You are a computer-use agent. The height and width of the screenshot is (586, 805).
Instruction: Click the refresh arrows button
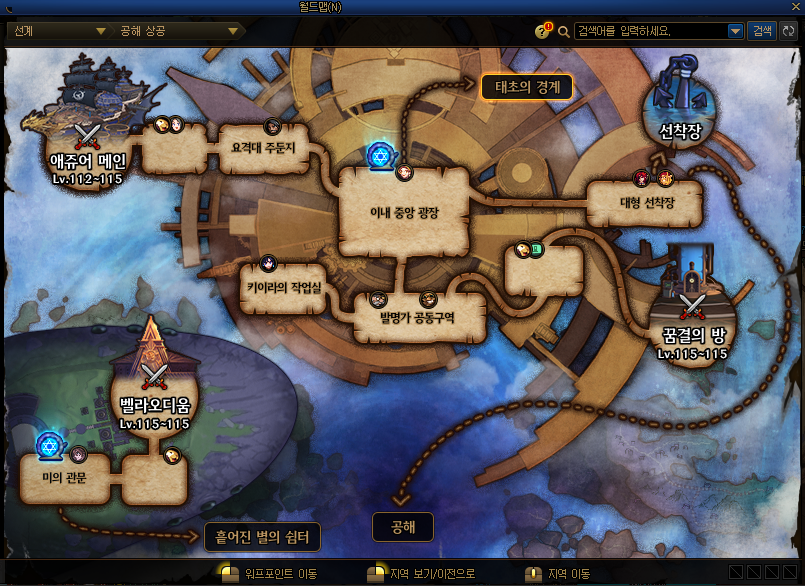[789, 31]
